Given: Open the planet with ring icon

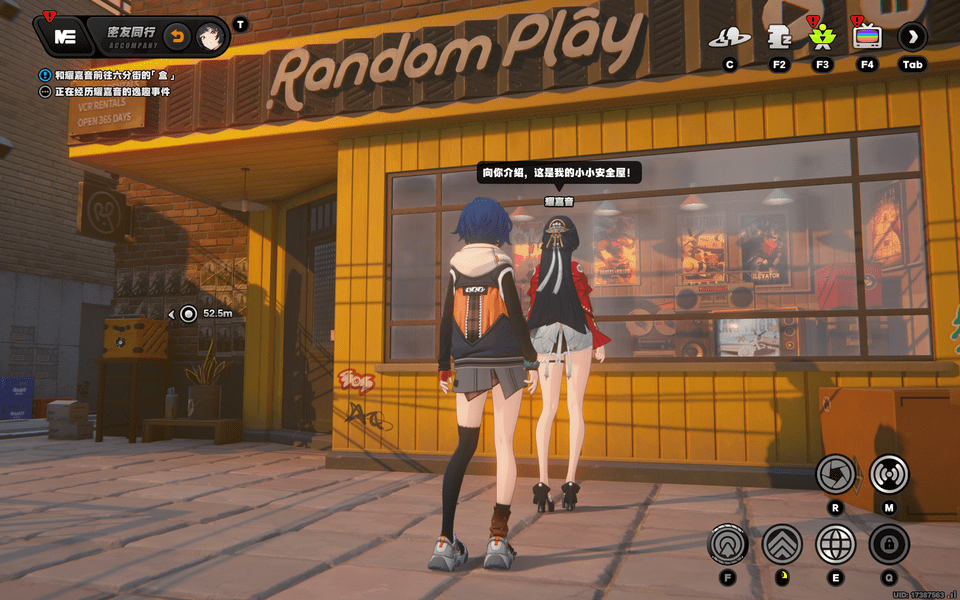Looking at the screenshot, I should 729,38.
